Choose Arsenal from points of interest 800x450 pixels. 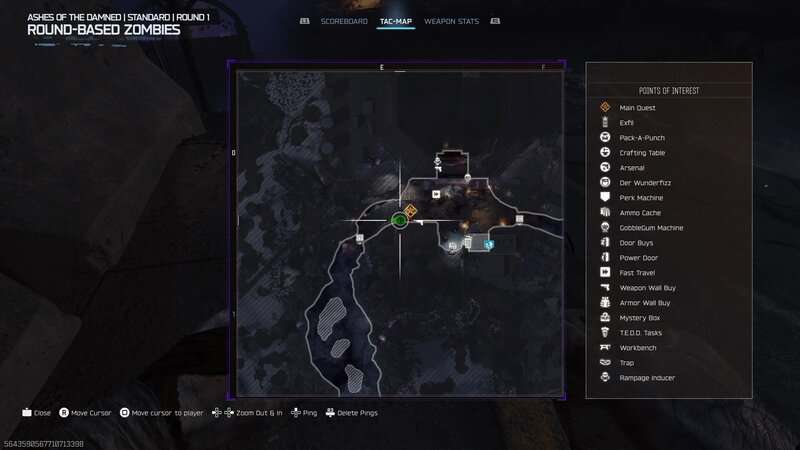pyautogui.click(x=632, y=168)
